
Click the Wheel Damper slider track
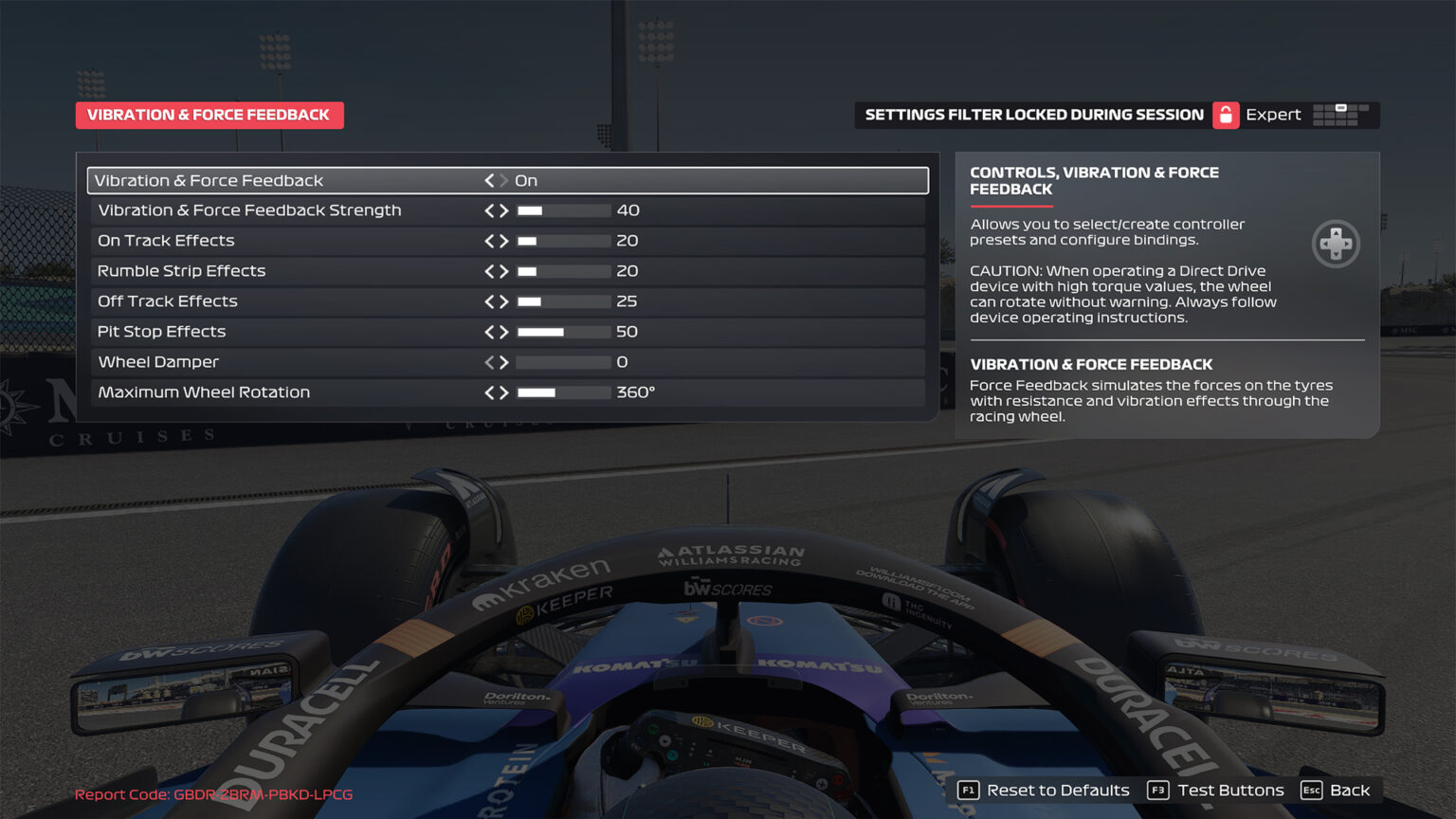pos(563,362)
